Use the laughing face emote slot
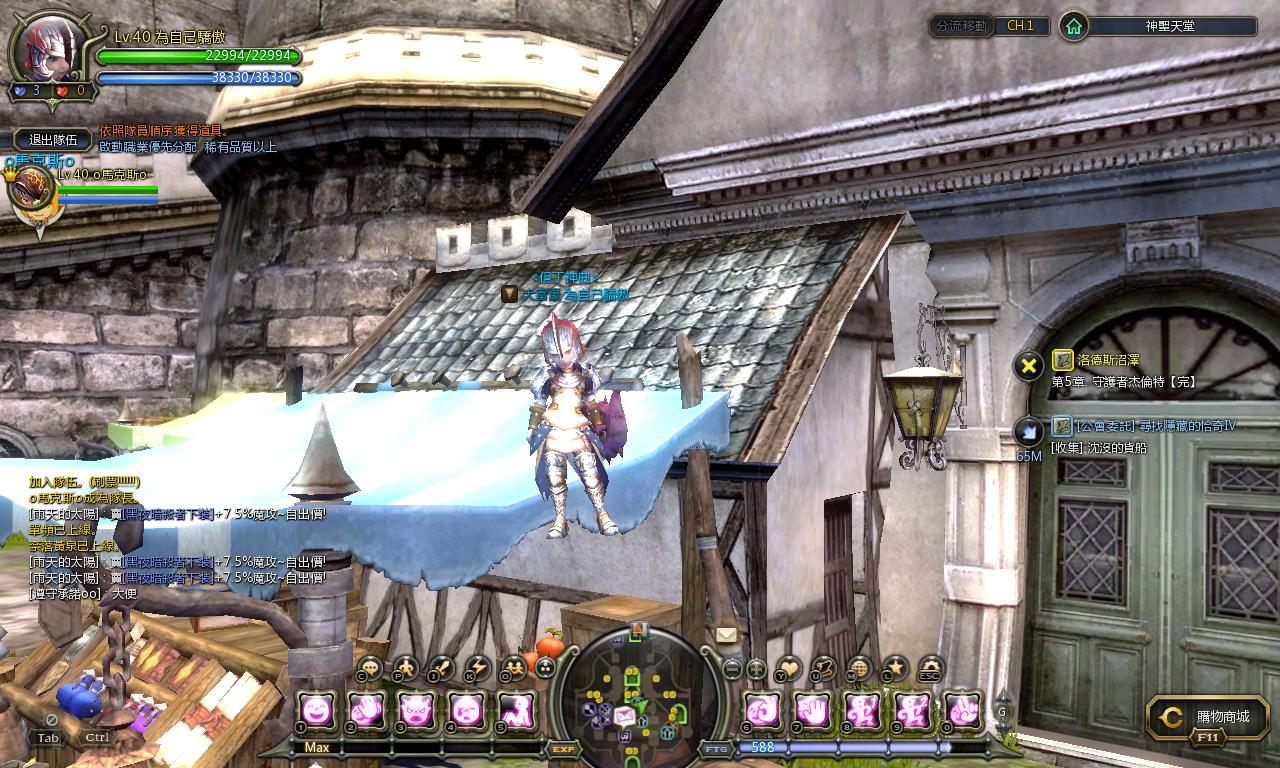This screenshot has width=1280, height=768. (317, 710)
